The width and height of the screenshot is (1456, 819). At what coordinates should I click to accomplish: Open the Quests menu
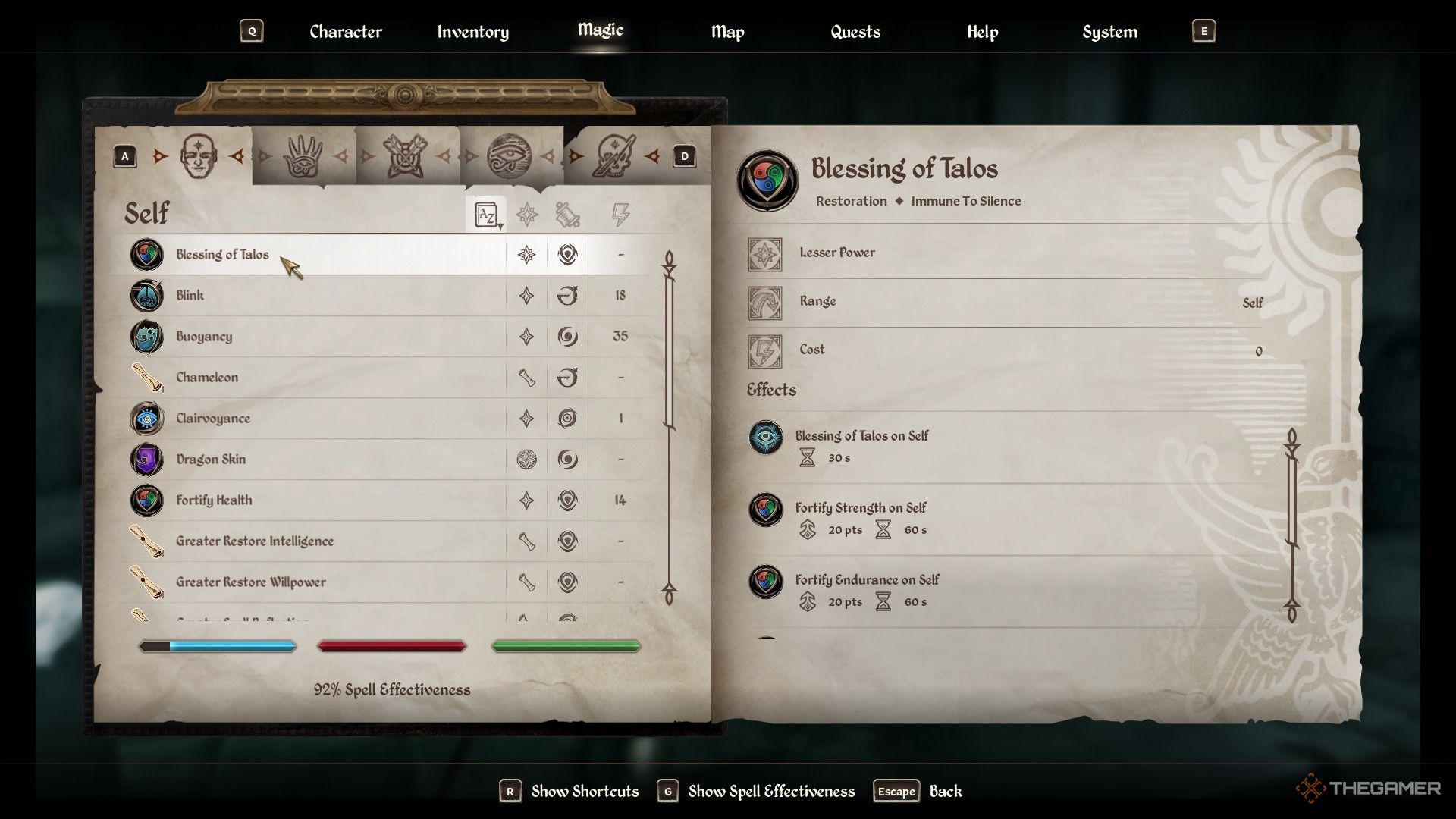click(x=855, y=32)
